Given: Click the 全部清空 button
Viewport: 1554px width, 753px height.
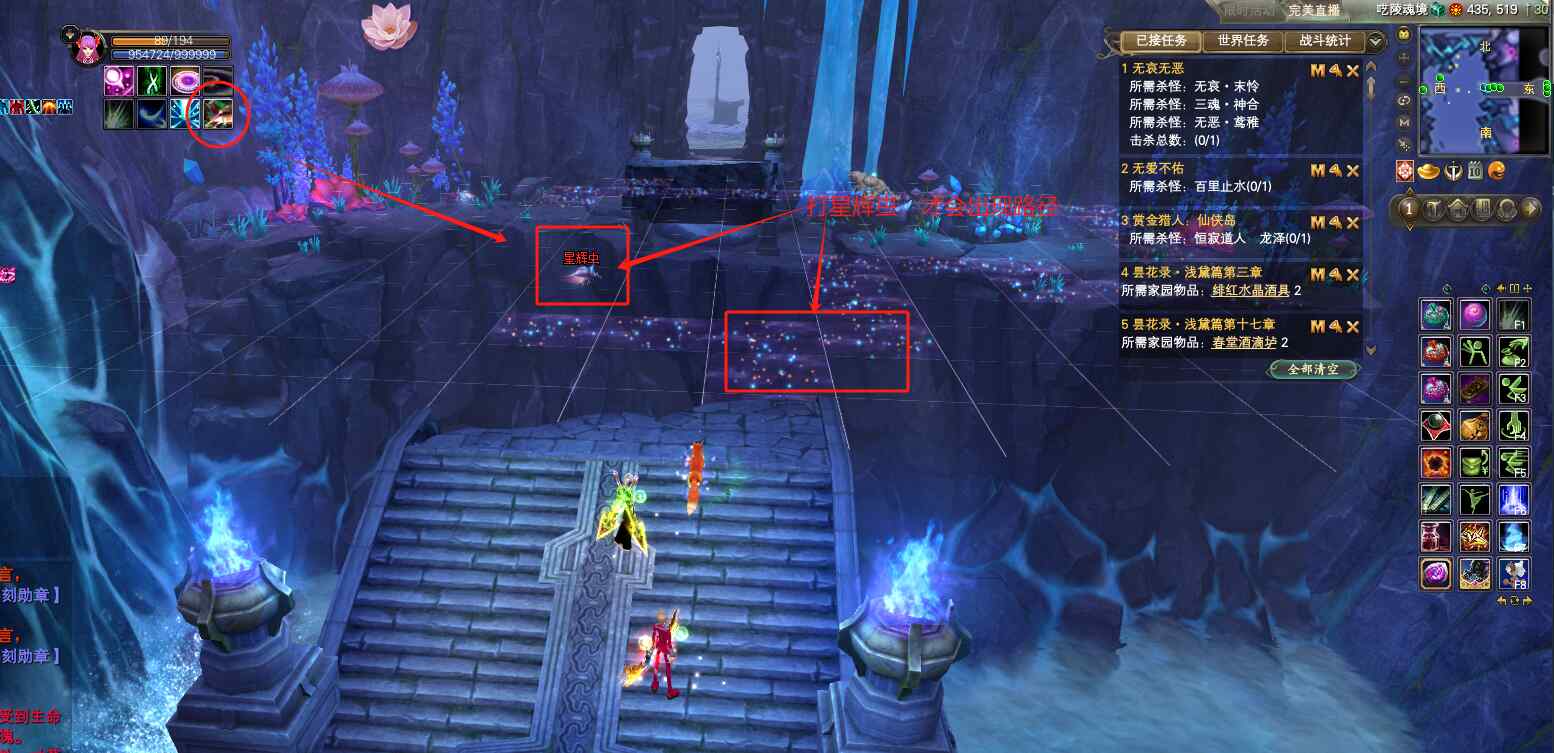Looking at the screenshot, I should point(1316,369).
